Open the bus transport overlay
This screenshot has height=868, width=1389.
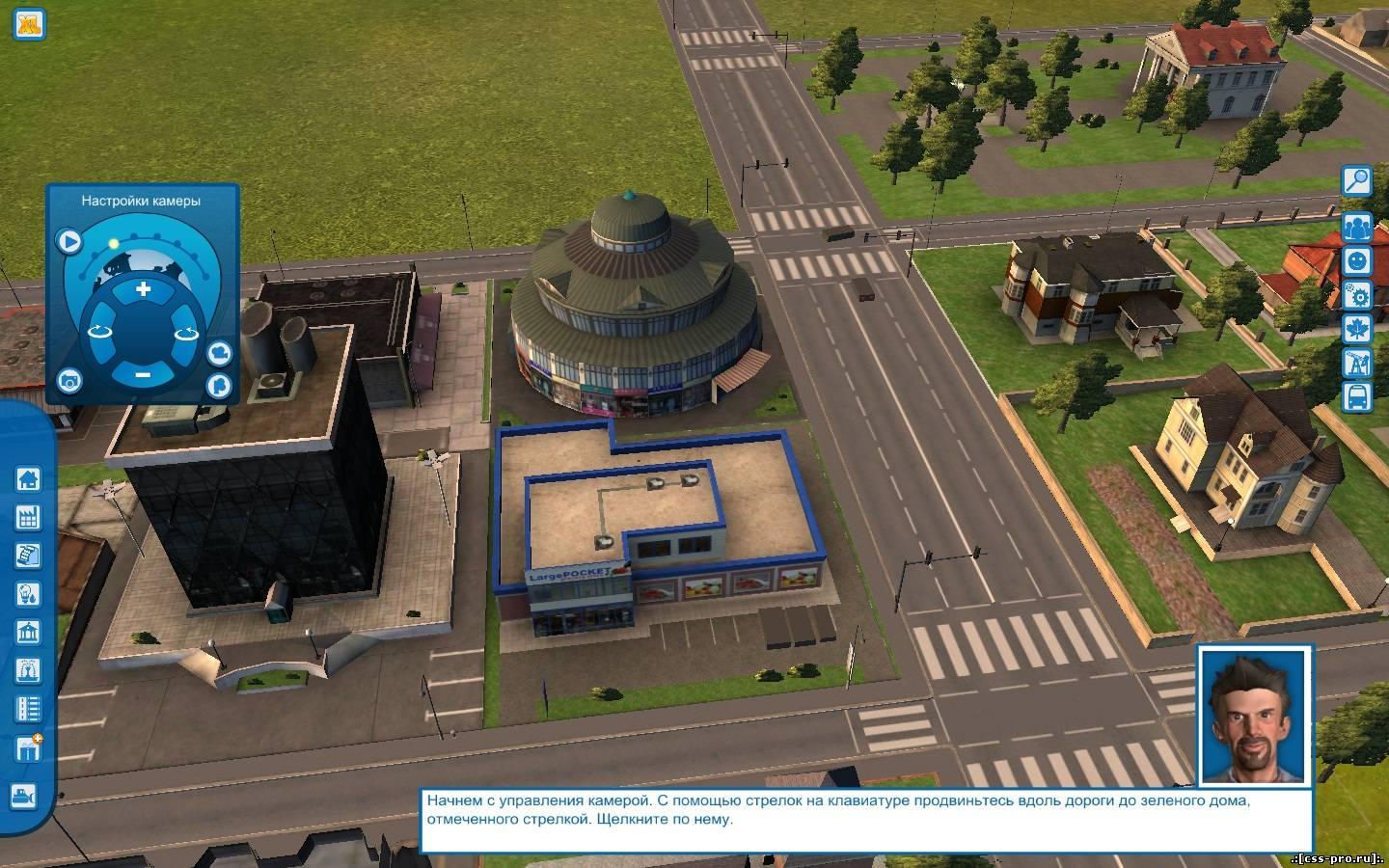[1356, 395]
